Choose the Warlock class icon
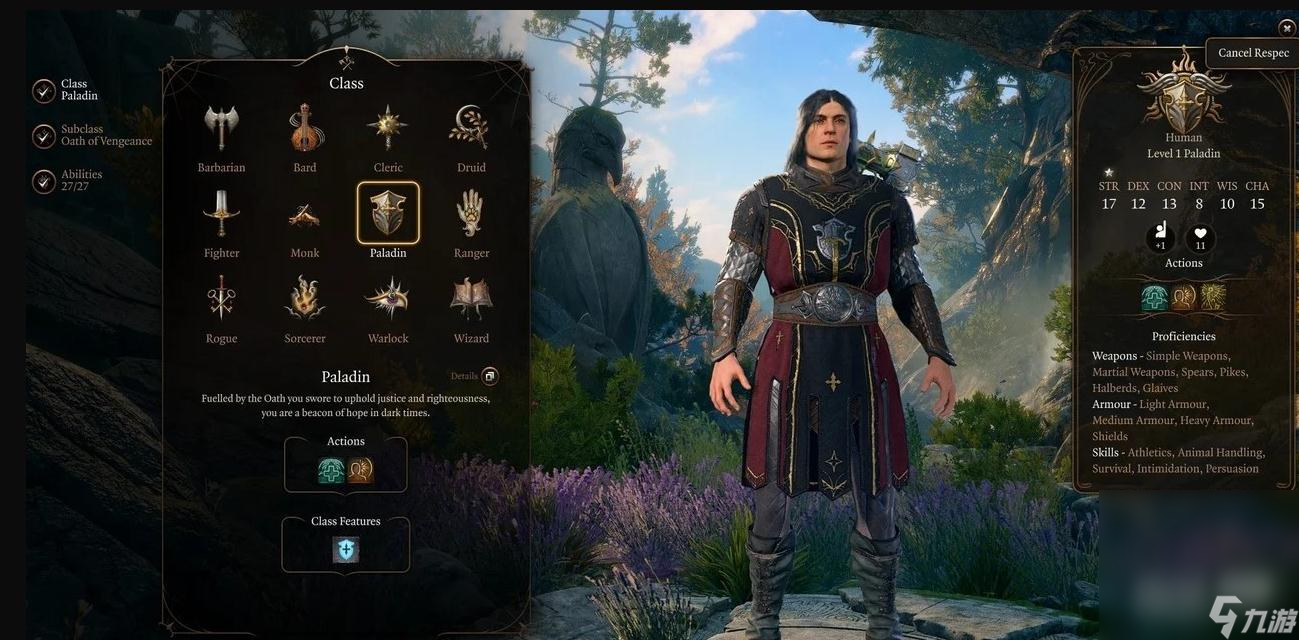Image resolution: width=1299 pixels, height=640 pixels. tap(388, 298)
